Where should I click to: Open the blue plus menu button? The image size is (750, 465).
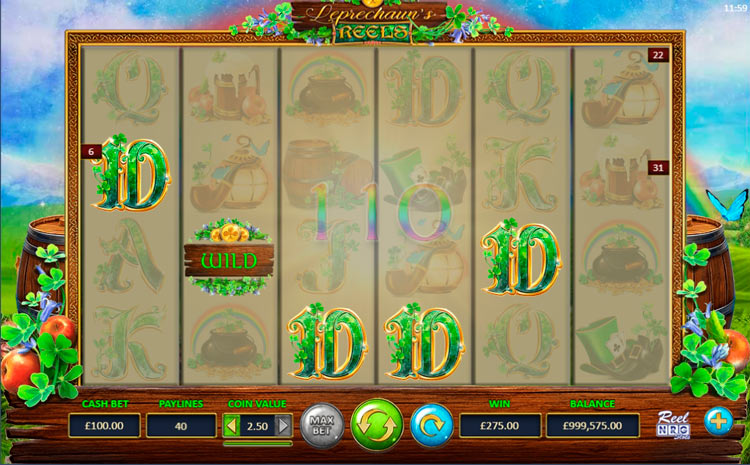point(718,421)
